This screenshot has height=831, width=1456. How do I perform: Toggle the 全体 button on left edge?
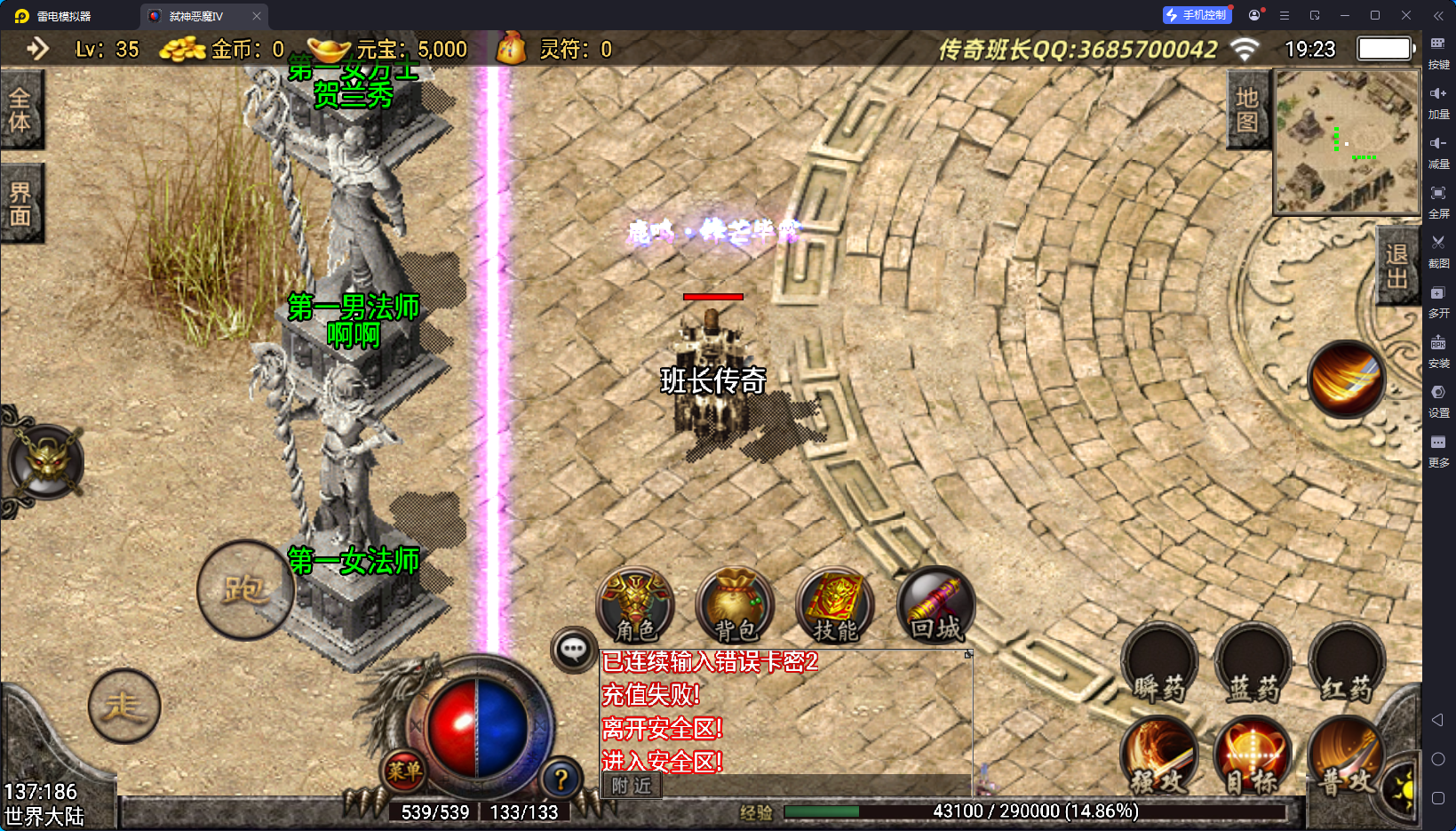click(x=20, y=109)
